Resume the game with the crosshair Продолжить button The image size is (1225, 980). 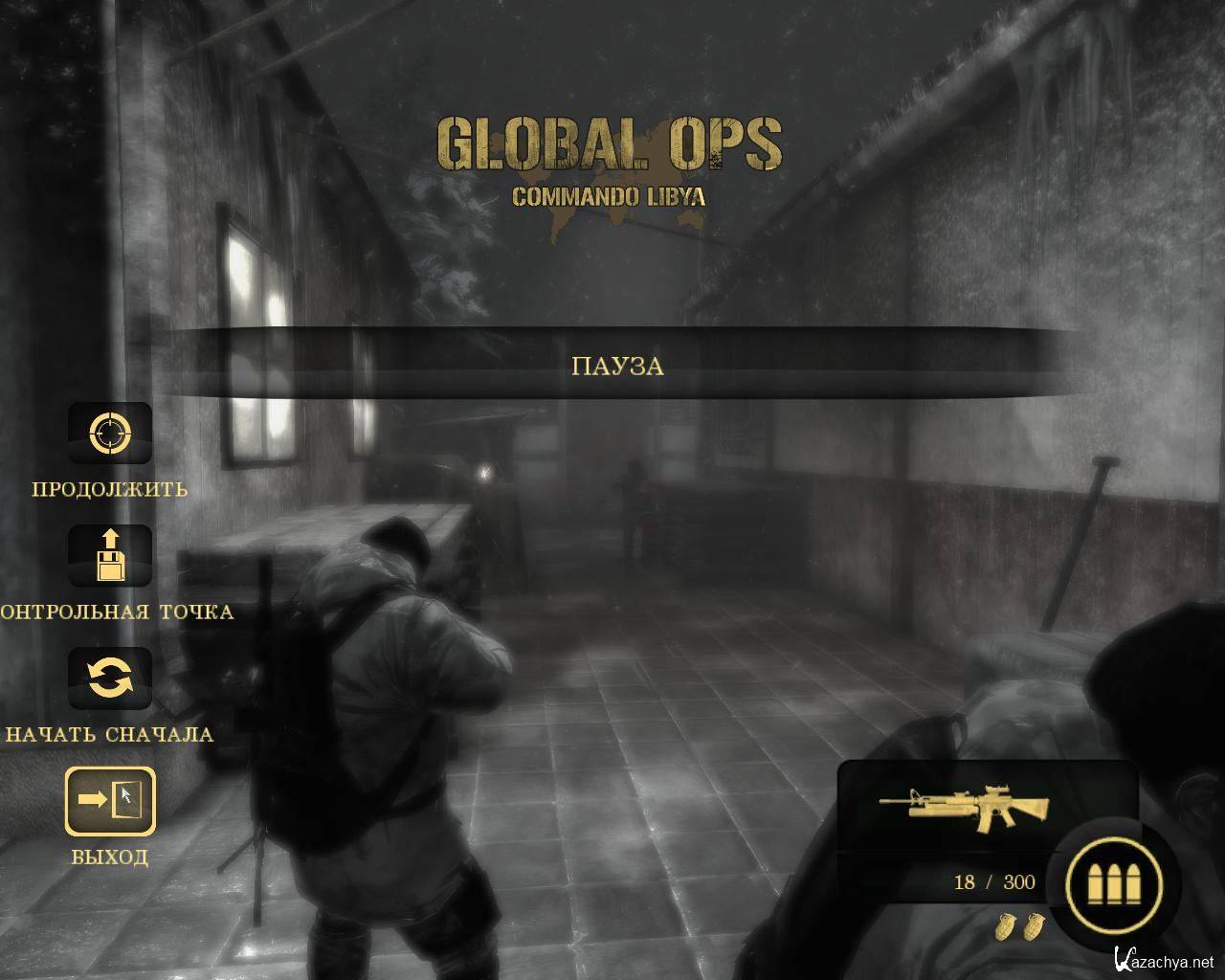[x=109, y=434]
